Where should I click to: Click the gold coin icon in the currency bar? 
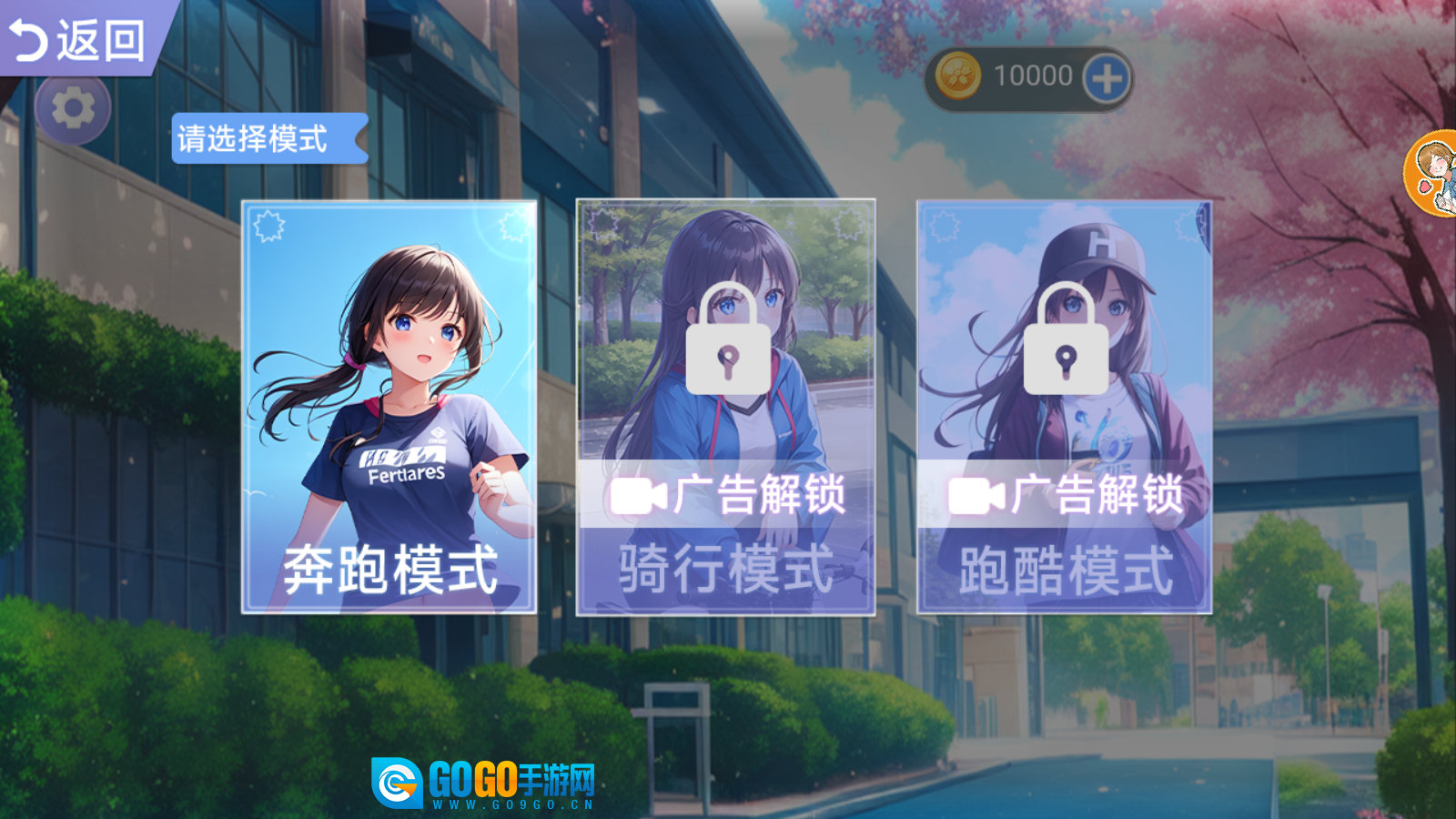(960, 76)
